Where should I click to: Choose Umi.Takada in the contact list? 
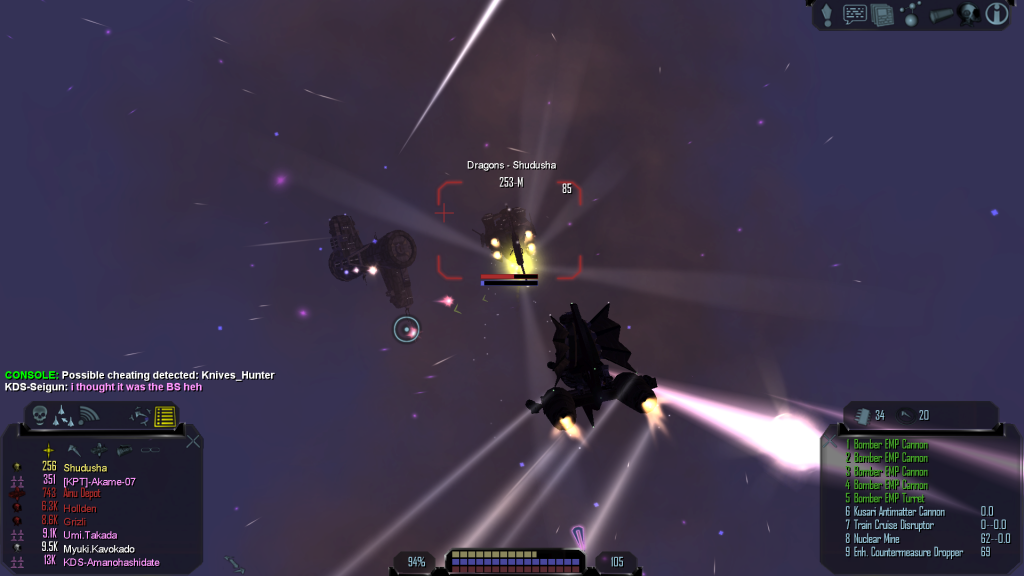[x=88, y=535]
